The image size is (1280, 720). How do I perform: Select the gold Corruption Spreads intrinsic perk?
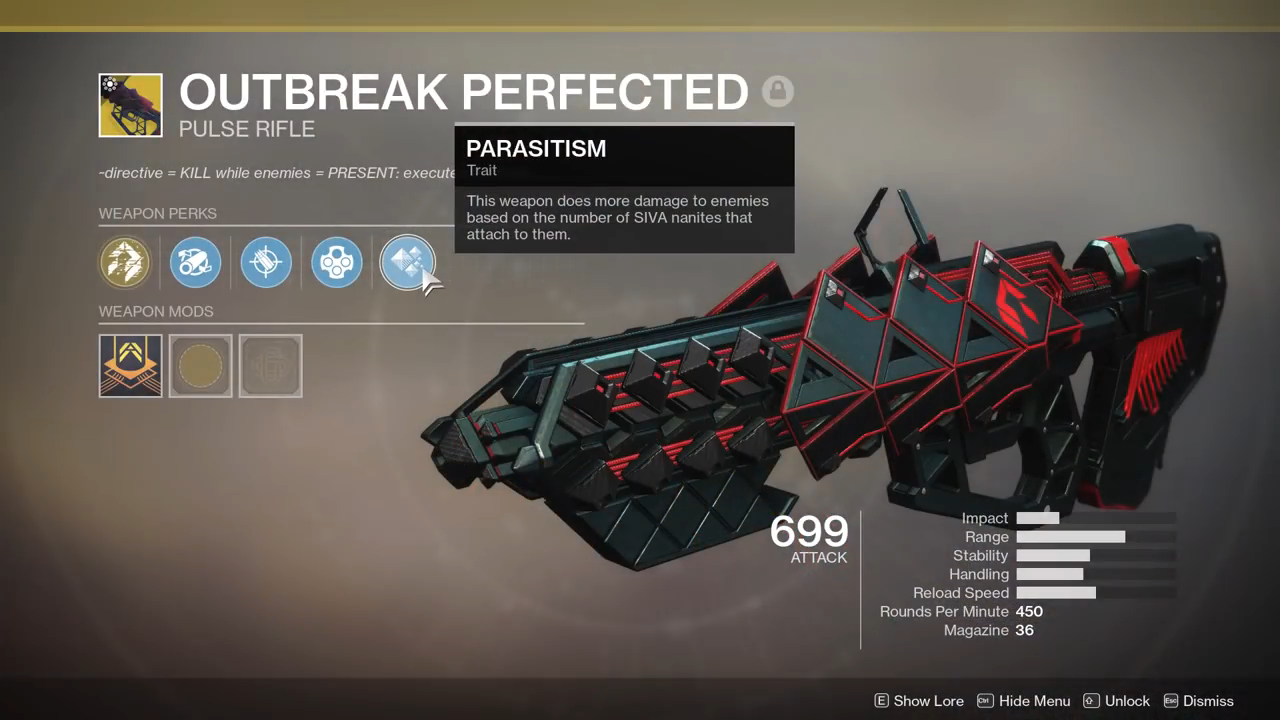tap(125, 263)
